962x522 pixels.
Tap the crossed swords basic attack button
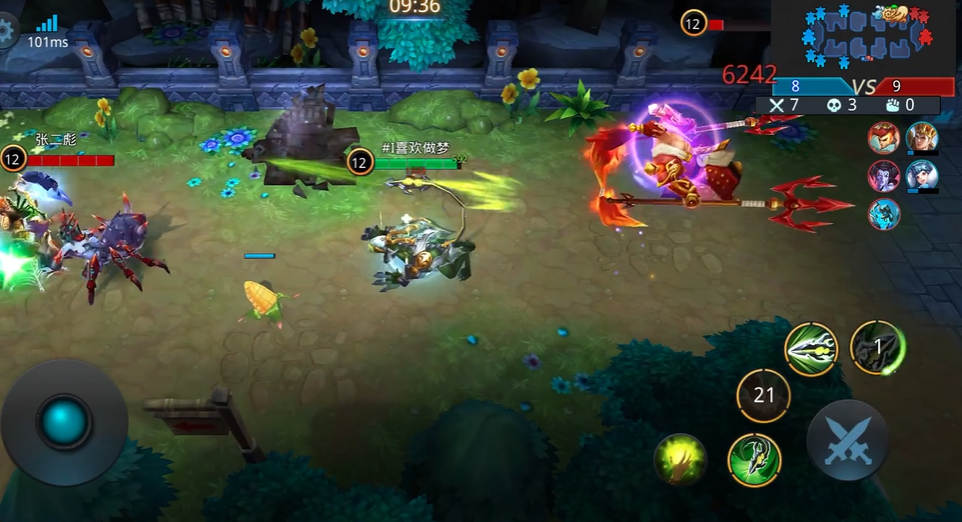pos(848,440)
